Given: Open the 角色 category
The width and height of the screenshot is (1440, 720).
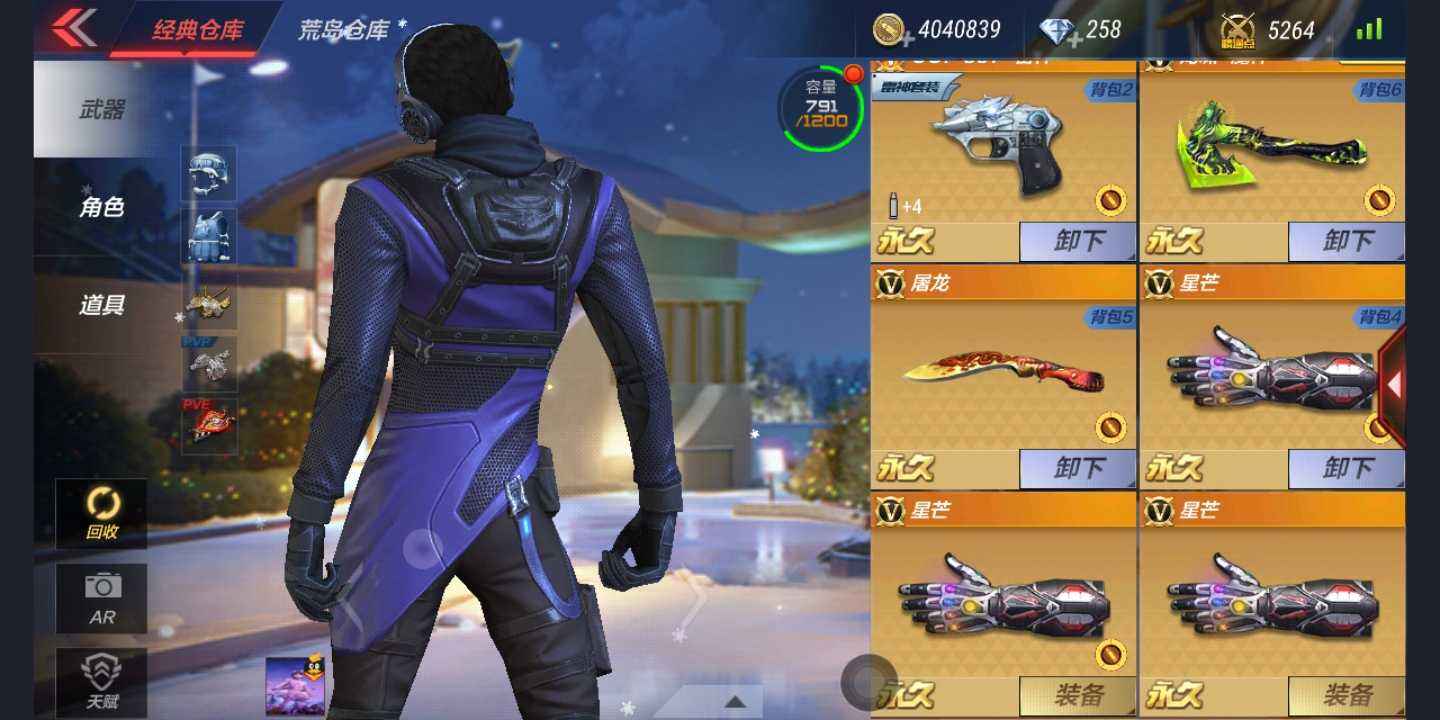Looking at the screenshot, I should tap(102, 207).
